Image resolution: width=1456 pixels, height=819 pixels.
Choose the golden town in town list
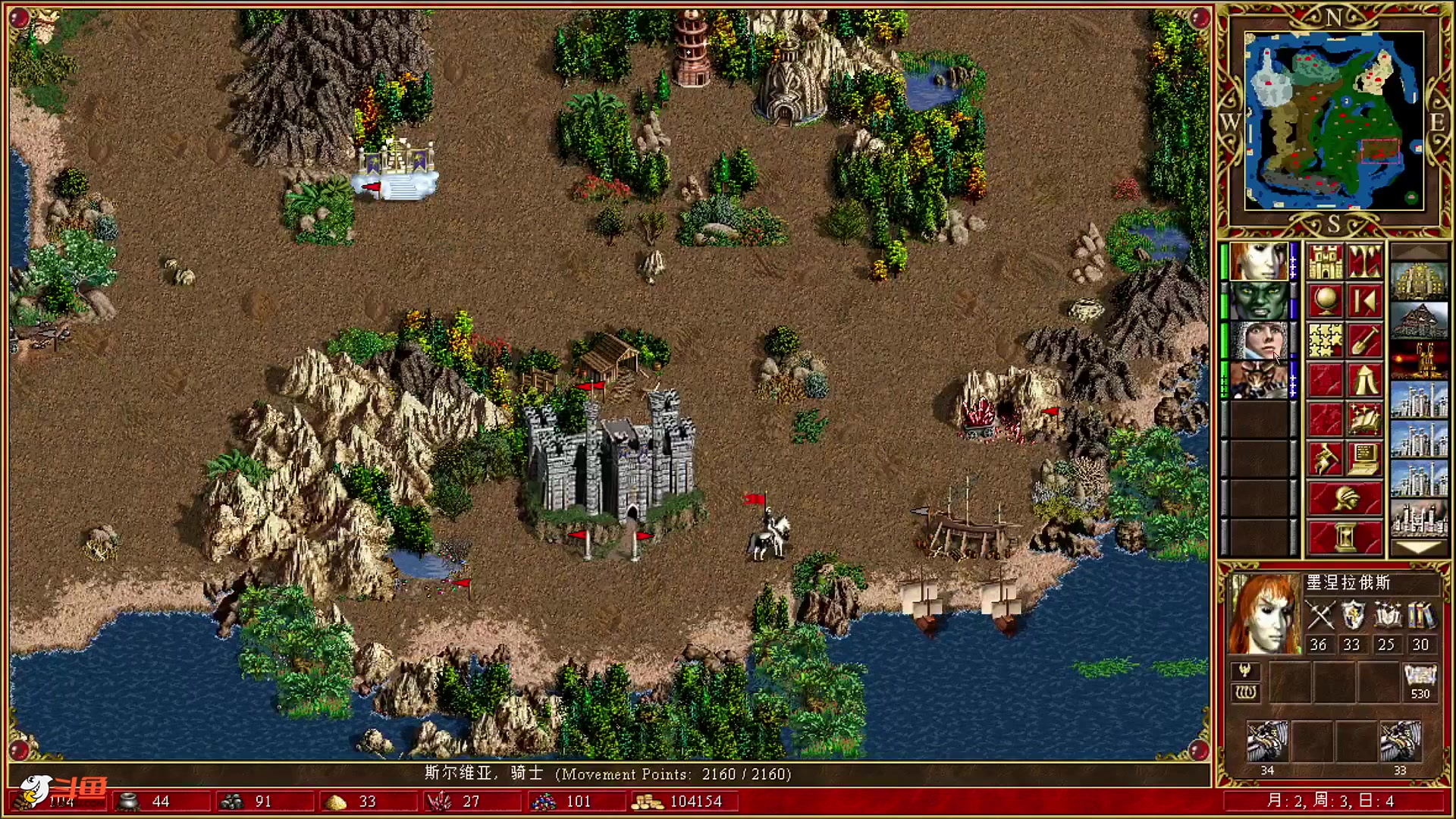tap(1419, 281)
